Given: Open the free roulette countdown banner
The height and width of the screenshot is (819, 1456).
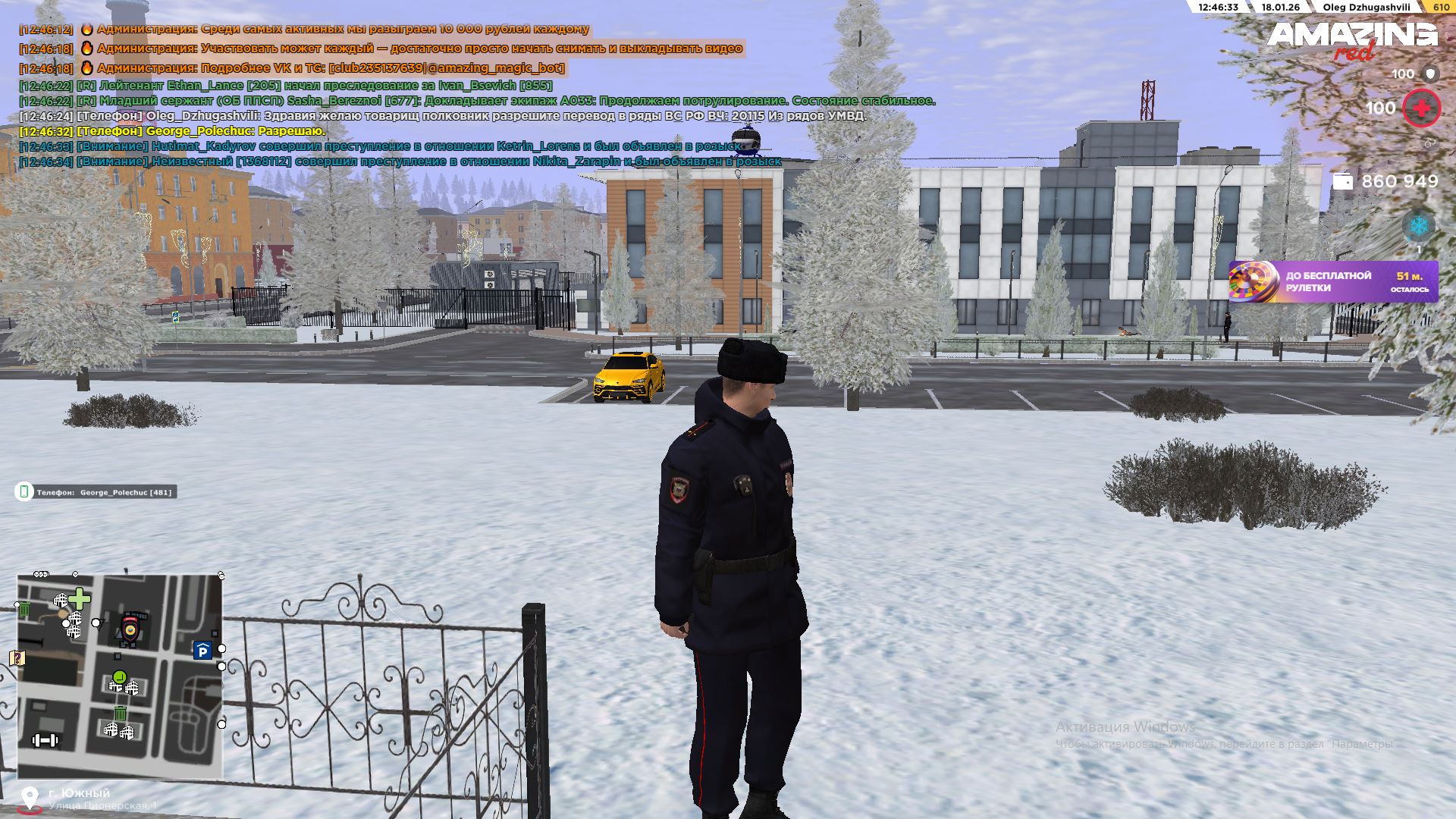Looking at the screenshot, I should click(x=1333, y=282).
